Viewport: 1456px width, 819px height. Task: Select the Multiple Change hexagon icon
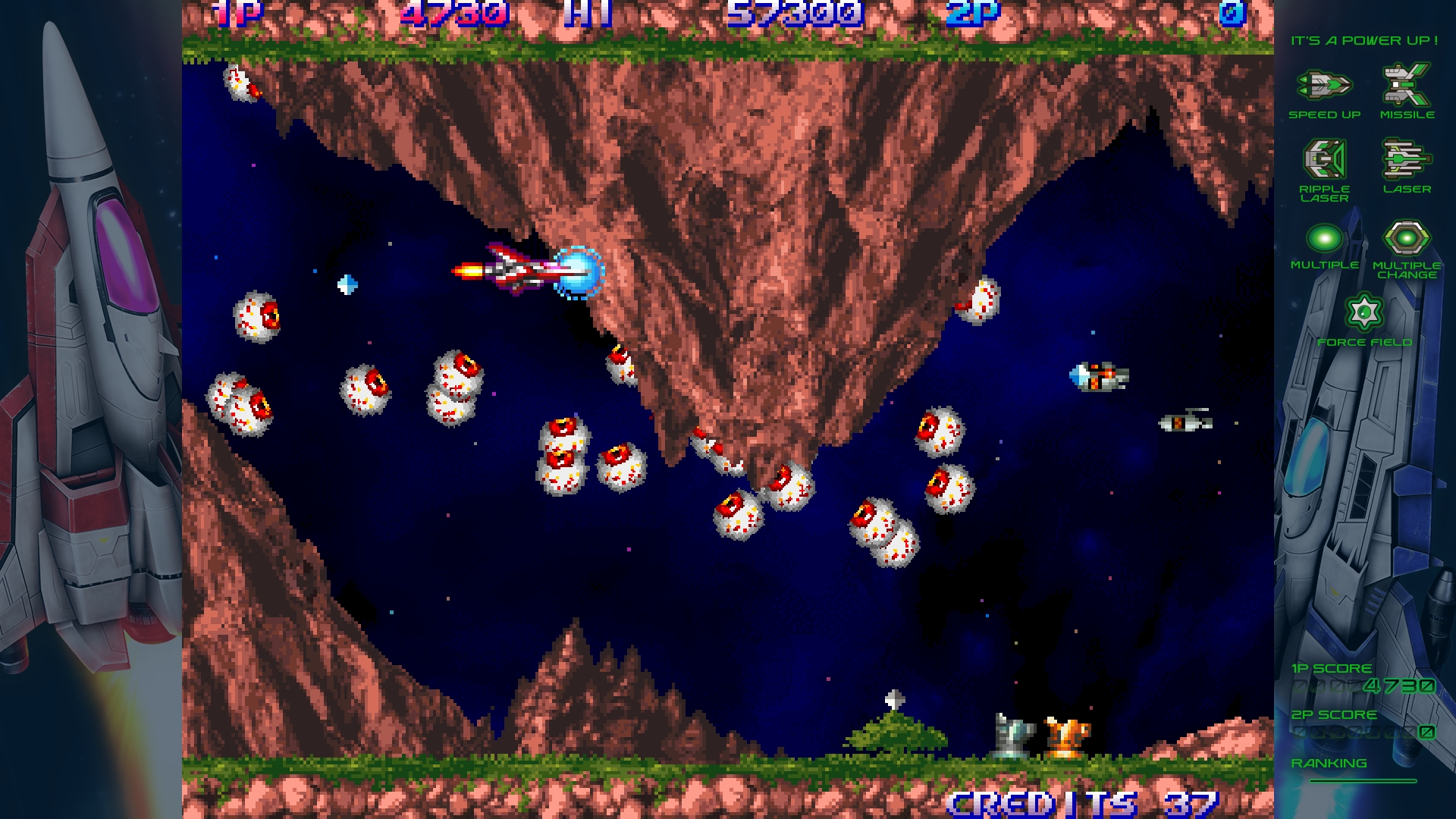click(1406, 239)
